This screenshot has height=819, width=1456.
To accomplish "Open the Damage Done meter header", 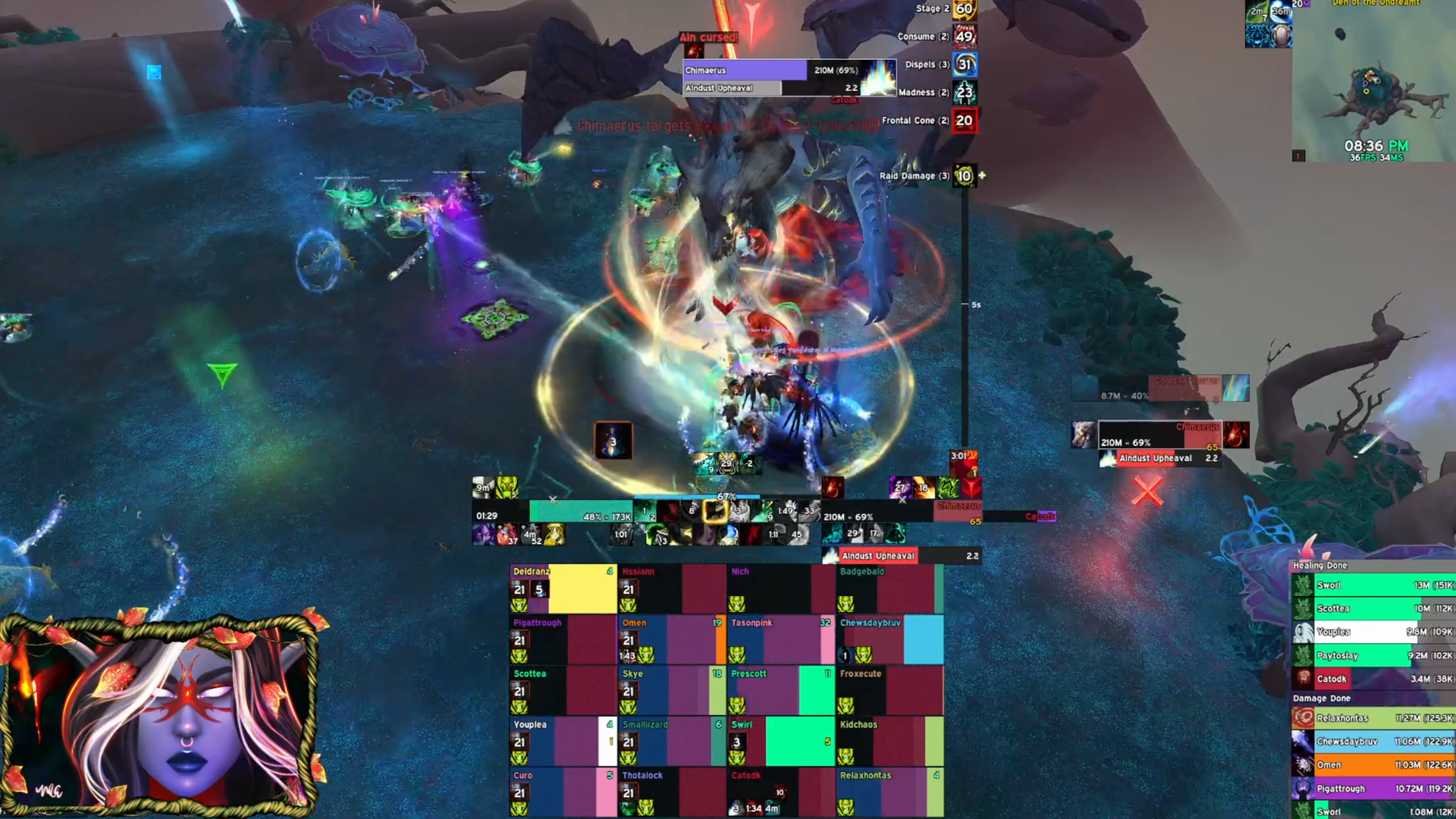I will (1322, 698).
